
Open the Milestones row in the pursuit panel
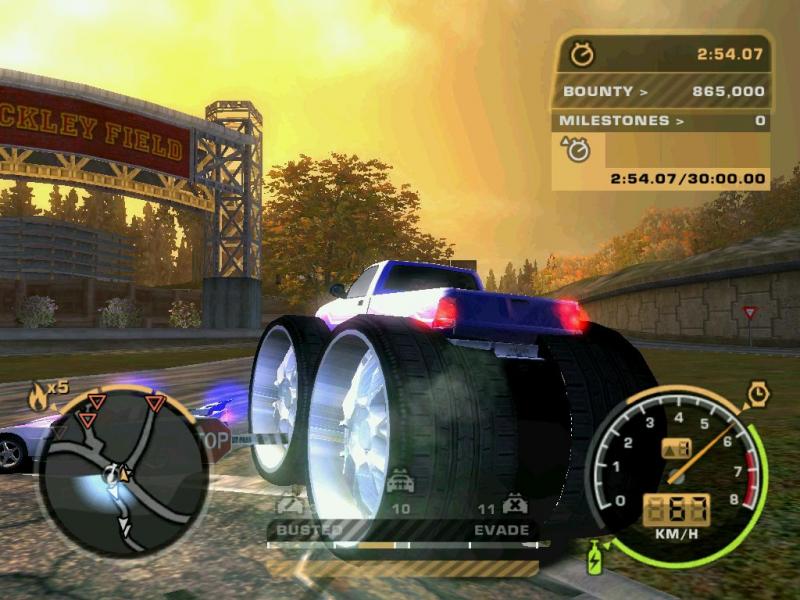pyautogui.click(x=662, y=121)
